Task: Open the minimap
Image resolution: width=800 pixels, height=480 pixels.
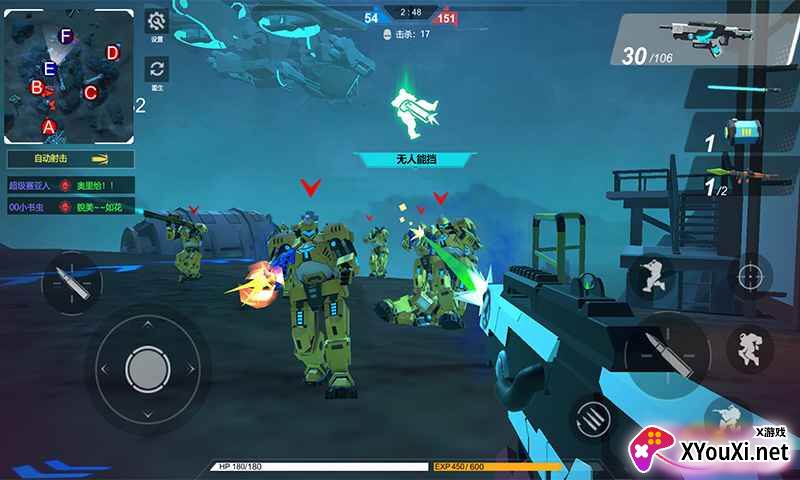Action: point(69,76)
